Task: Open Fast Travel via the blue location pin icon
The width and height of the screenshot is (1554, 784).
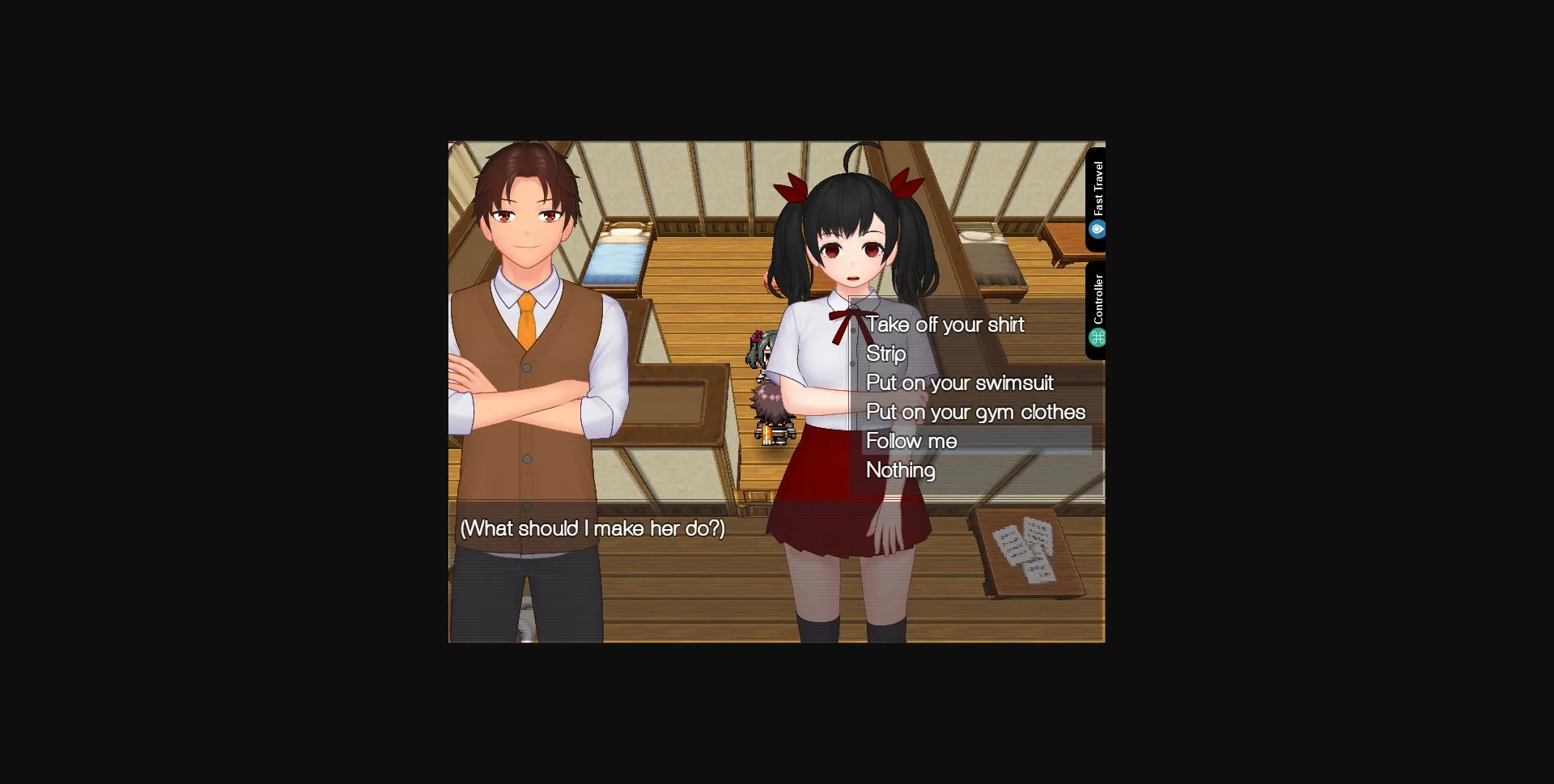Action: click(x=1098, y=230)
